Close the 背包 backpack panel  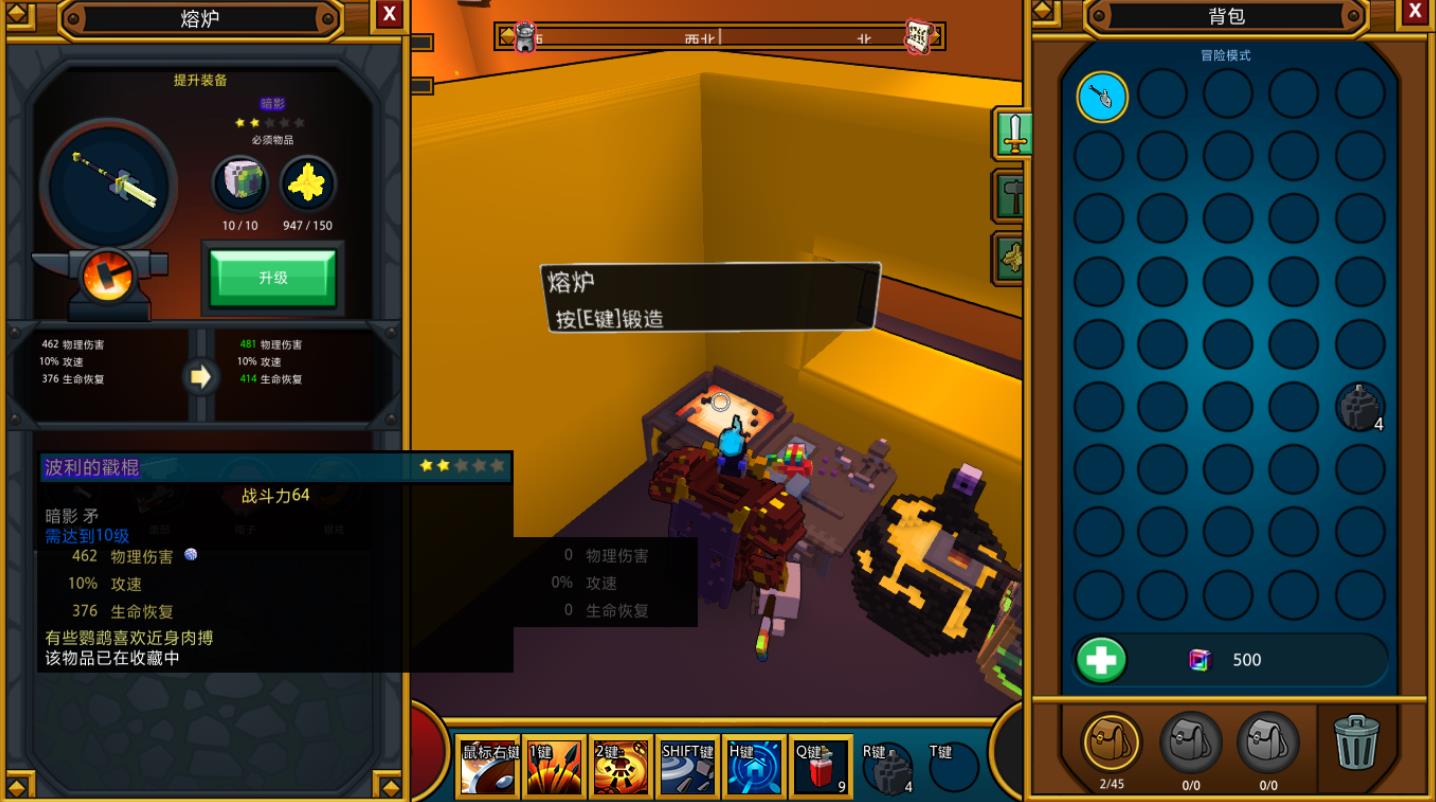pyautogui.click(x=1415, y=11)
